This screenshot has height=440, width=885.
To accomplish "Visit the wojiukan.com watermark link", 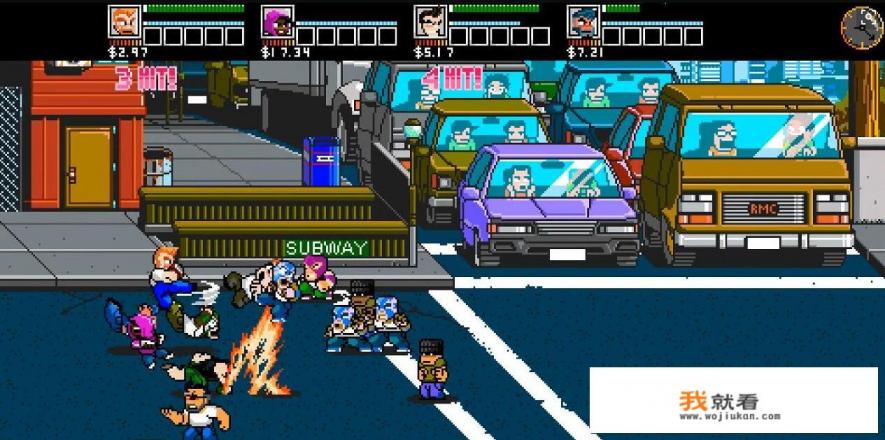I will click(x=718, y=403).
